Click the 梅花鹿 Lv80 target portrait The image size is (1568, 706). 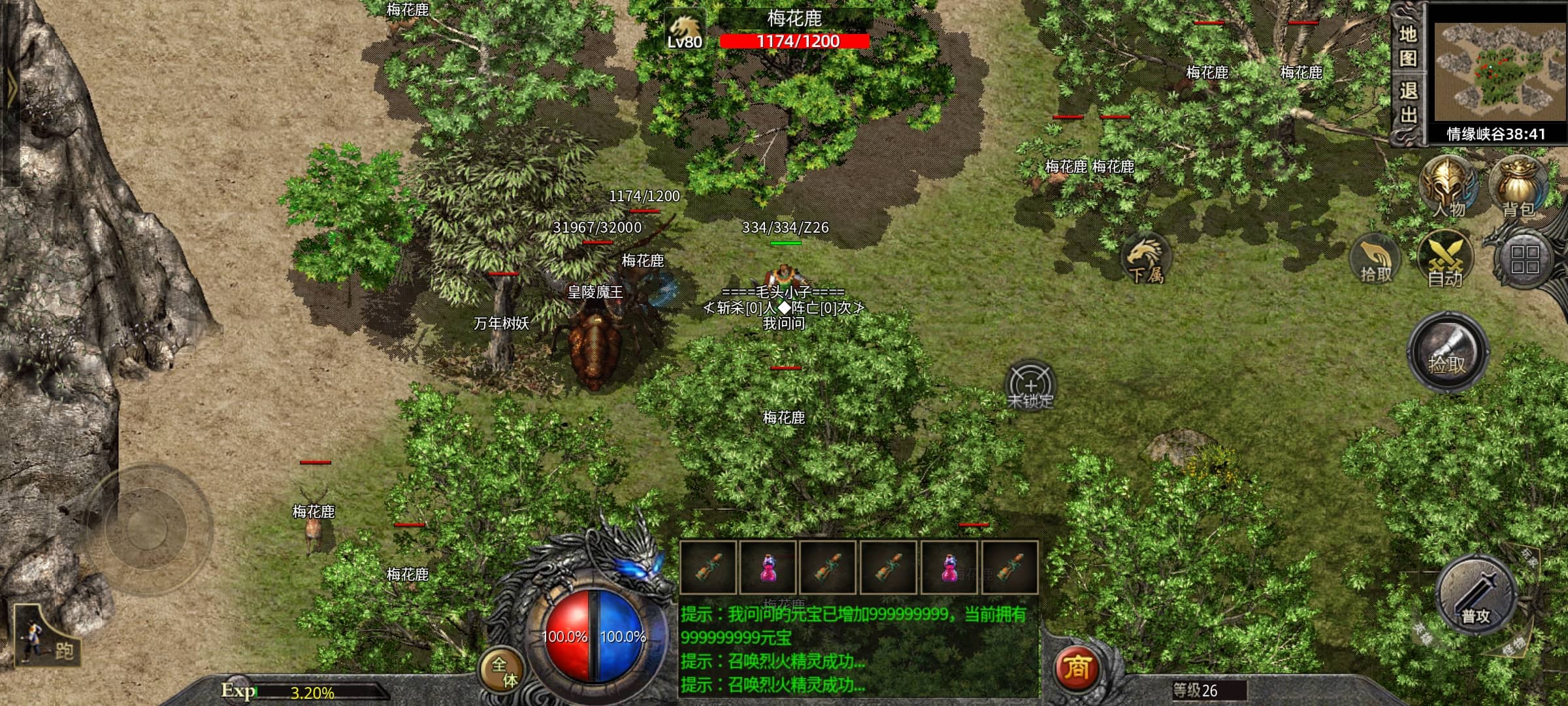point(685,30)
